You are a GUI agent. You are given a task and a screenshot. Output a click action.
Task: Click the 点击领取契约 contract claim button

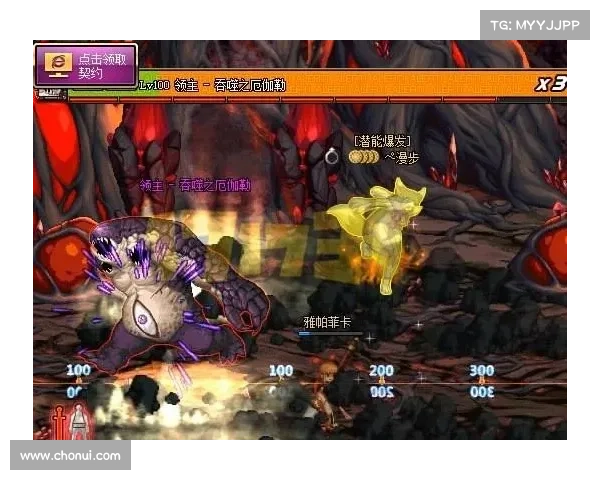click(x=86, y=66)
